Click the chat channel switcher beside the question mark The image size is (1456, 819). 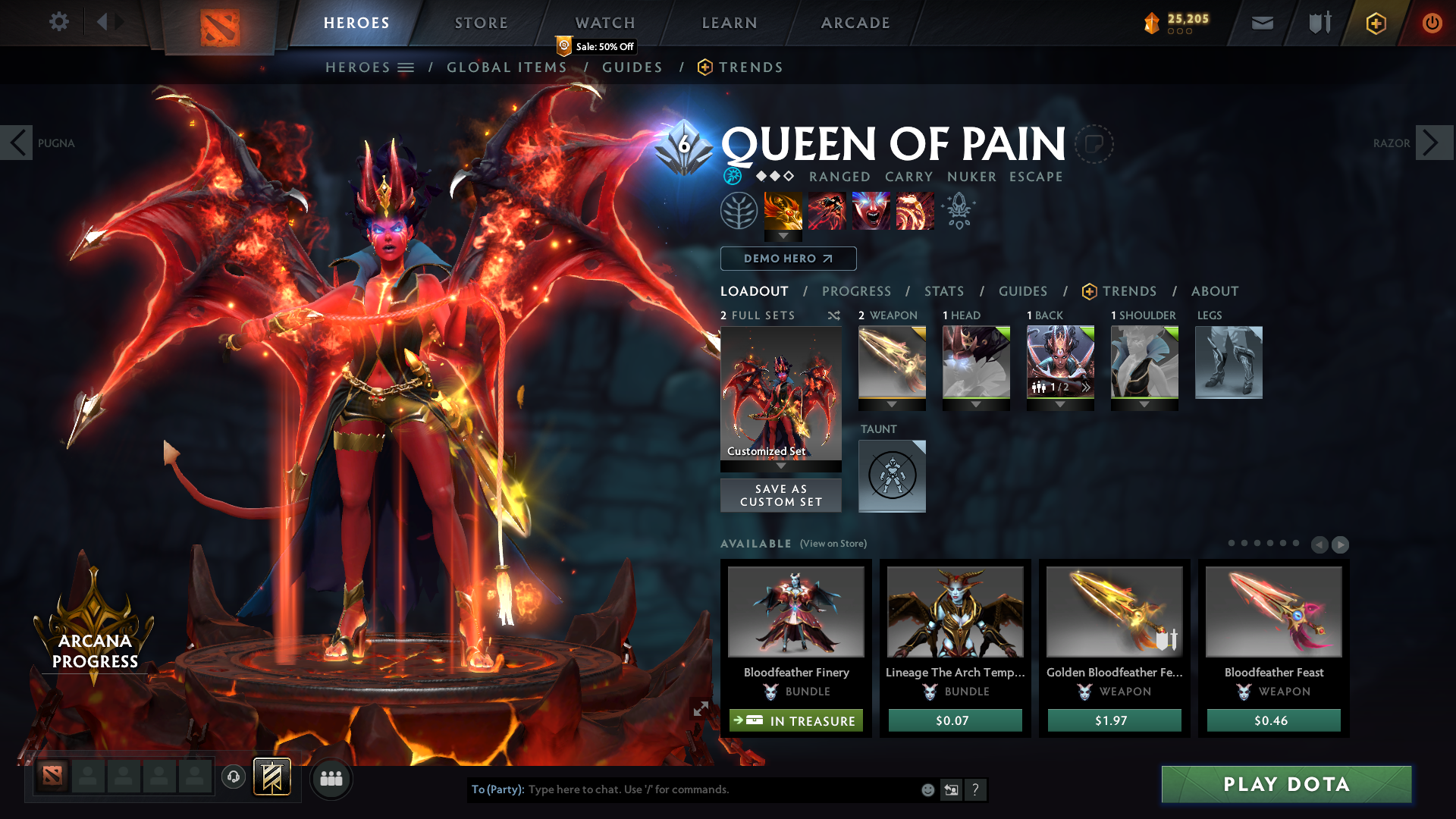coord(951,789)
